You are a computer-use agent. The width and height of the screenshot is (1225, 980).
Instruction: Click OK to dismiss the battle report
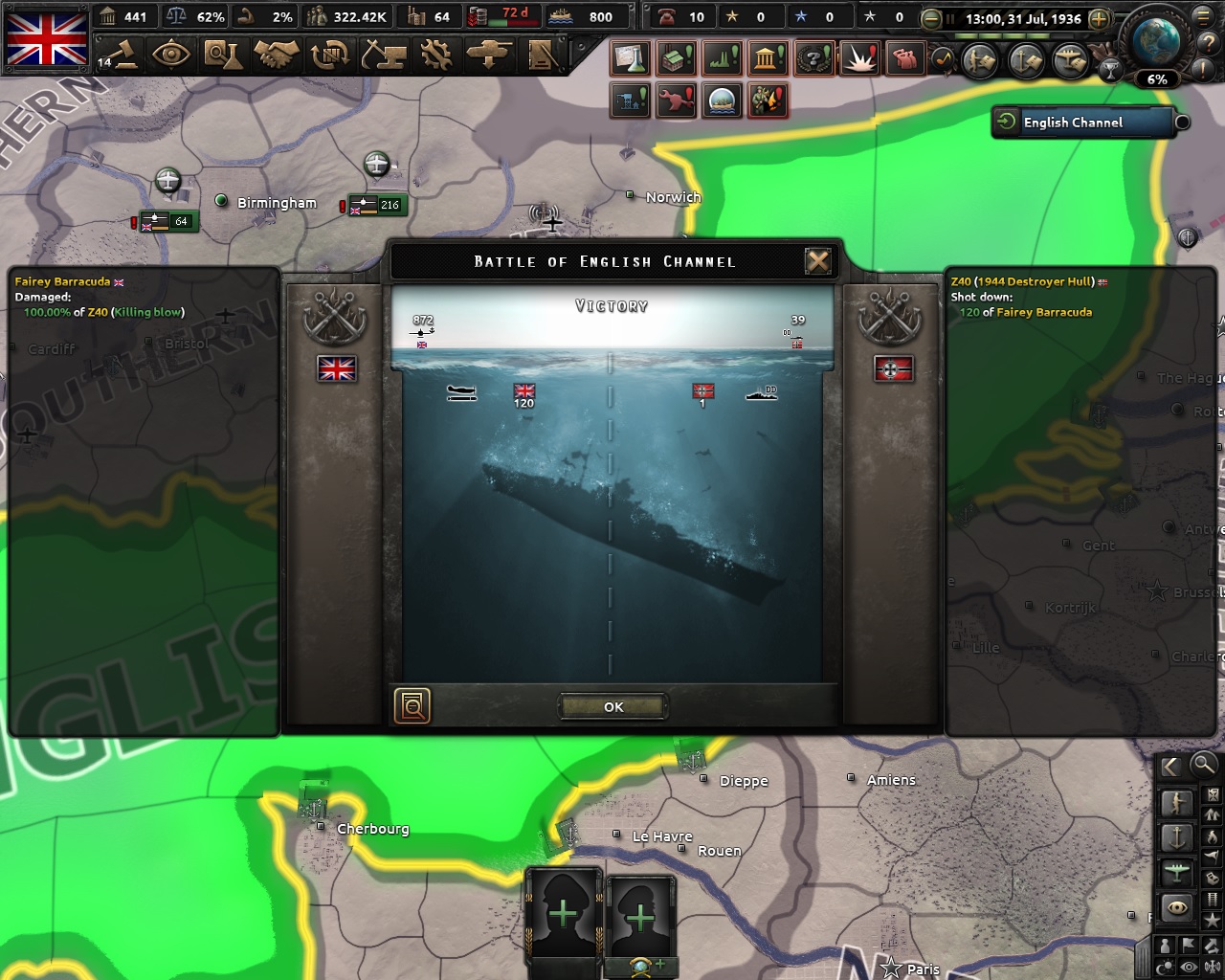click(x=612, y=706)
